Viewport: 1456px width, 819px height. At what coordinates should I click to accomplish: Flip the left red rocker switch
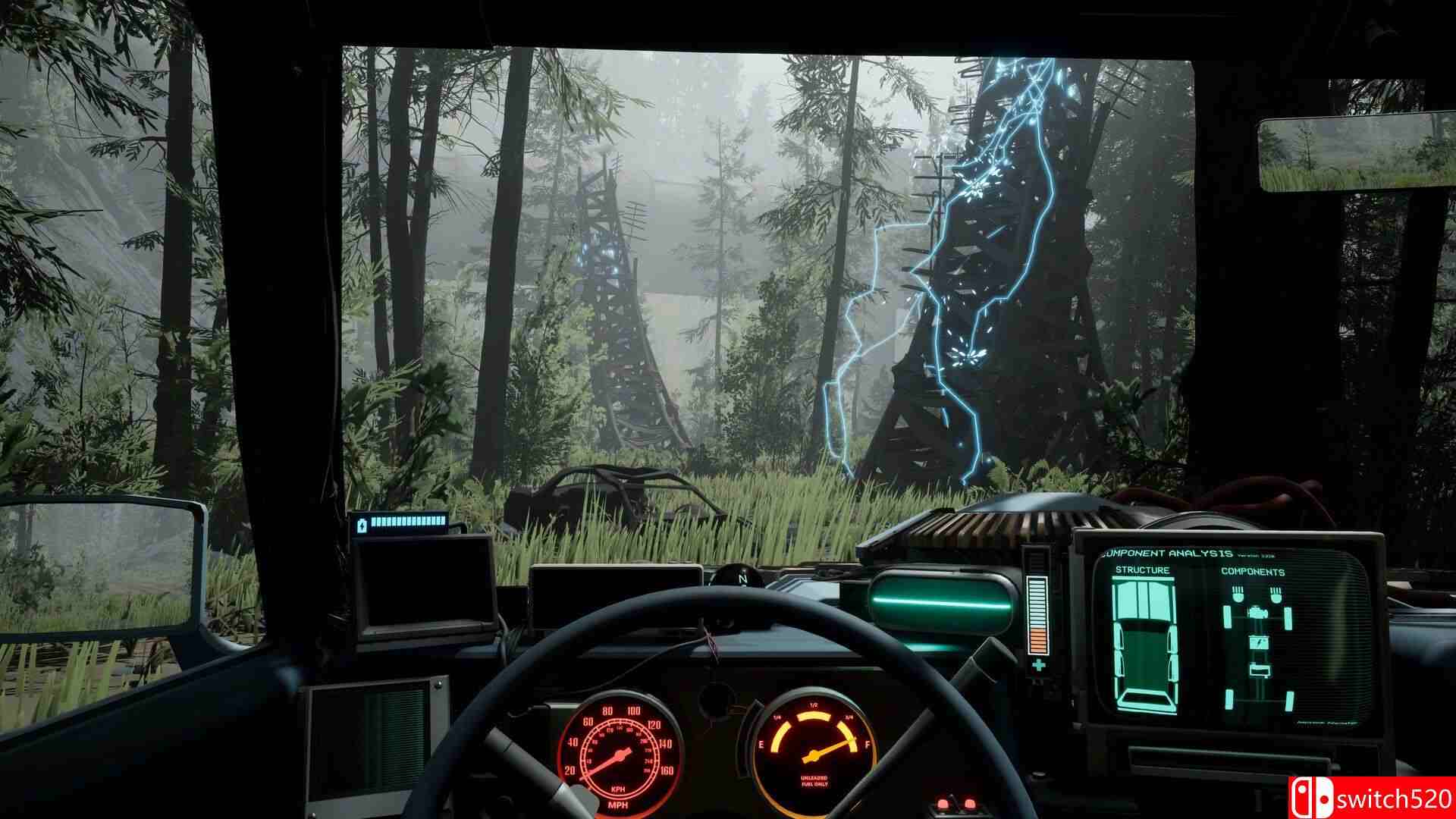coord(943,804)
